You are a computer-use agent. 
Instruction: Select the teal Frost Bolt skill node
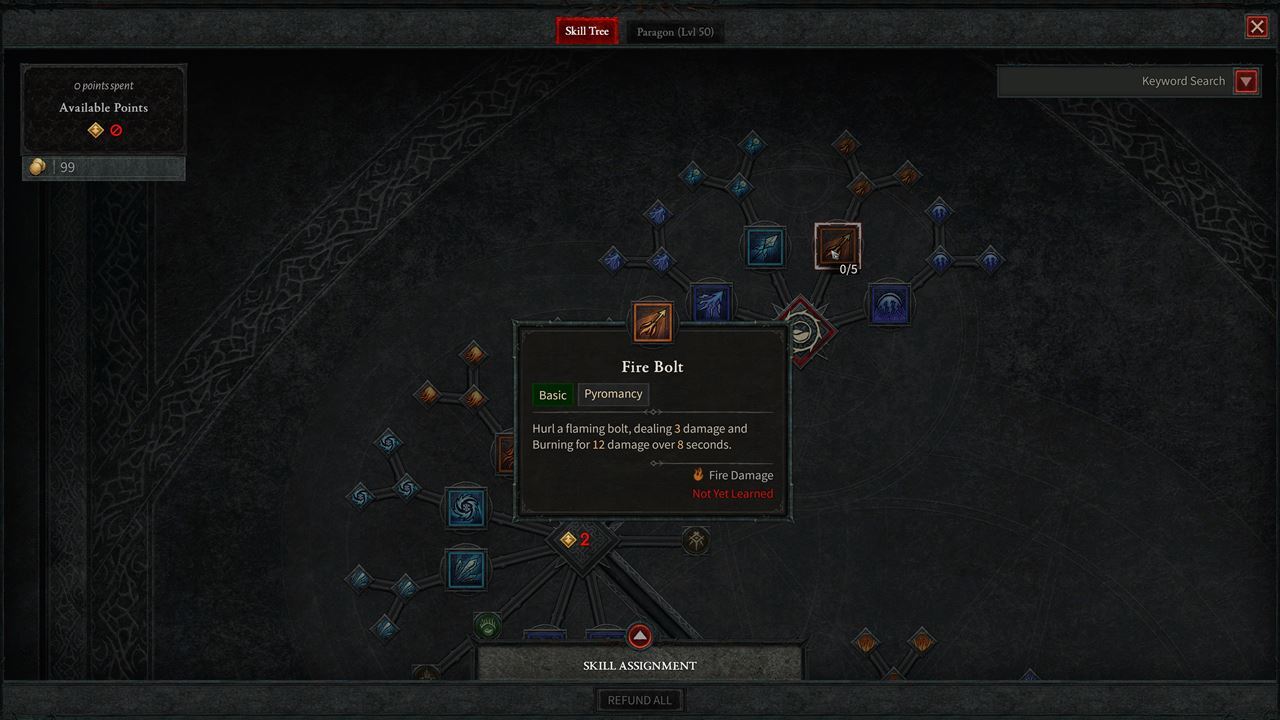(x=765, y=247)
